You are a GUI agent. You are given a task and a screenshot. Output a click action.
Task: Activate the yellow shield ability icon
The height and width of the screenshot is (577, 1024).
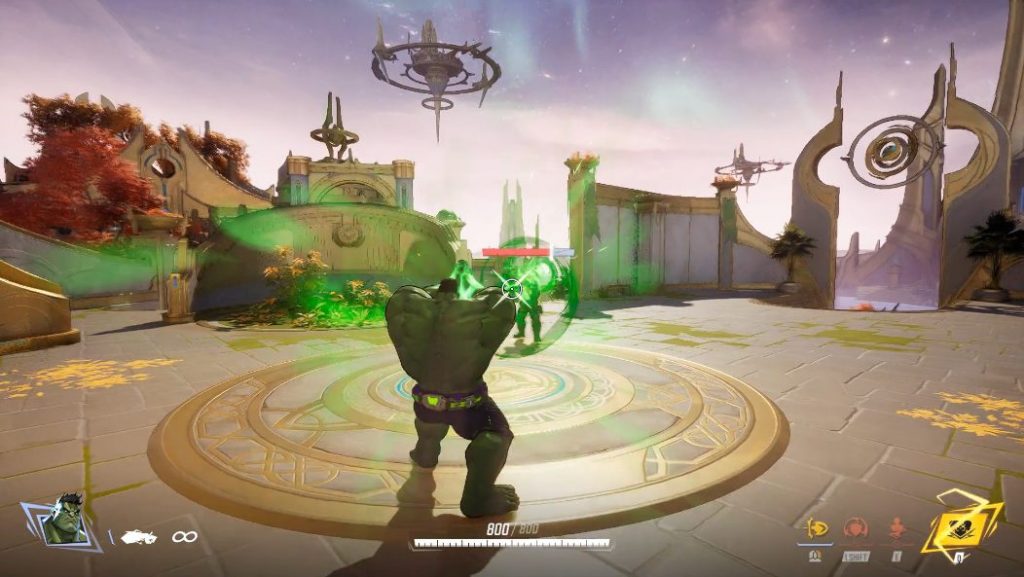click(816, 527)
